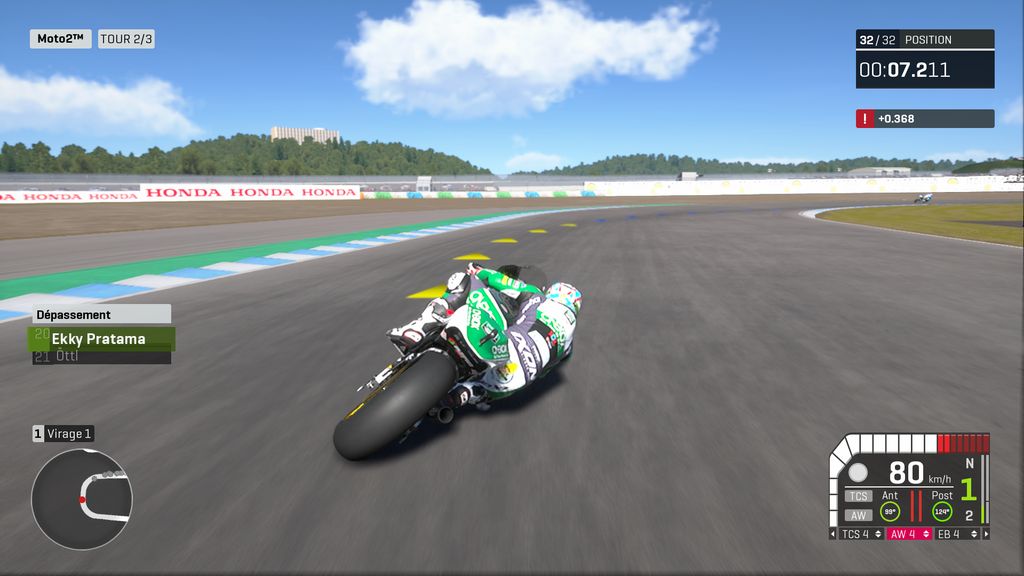Click the left arrow beside TCS 4
This screenshot has height=576, width=1024.
[834, 534]
